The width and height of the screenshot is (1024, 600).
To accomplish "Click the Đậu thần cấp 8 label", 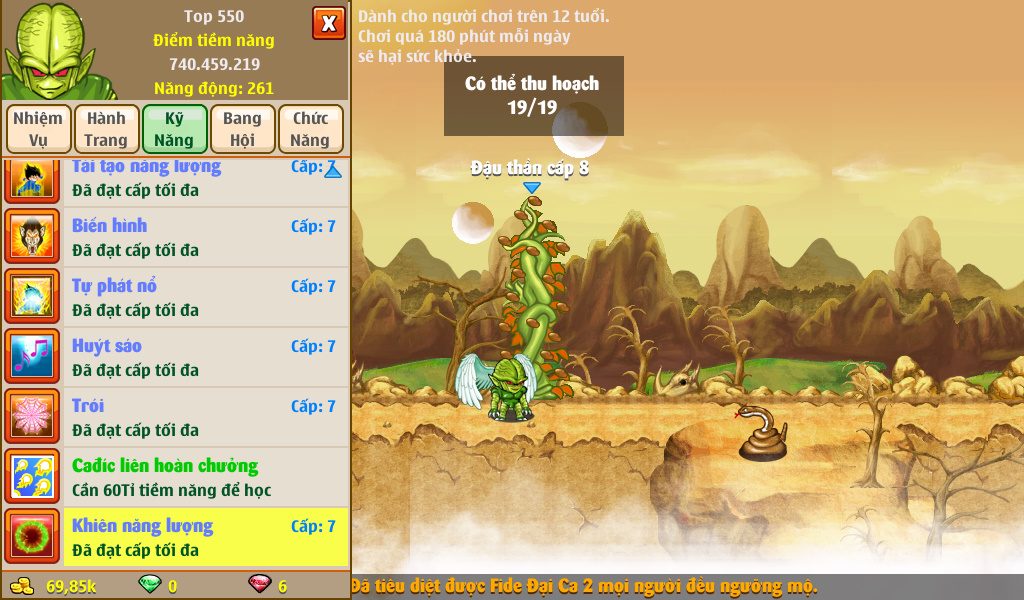I will (x=530, y=169).
